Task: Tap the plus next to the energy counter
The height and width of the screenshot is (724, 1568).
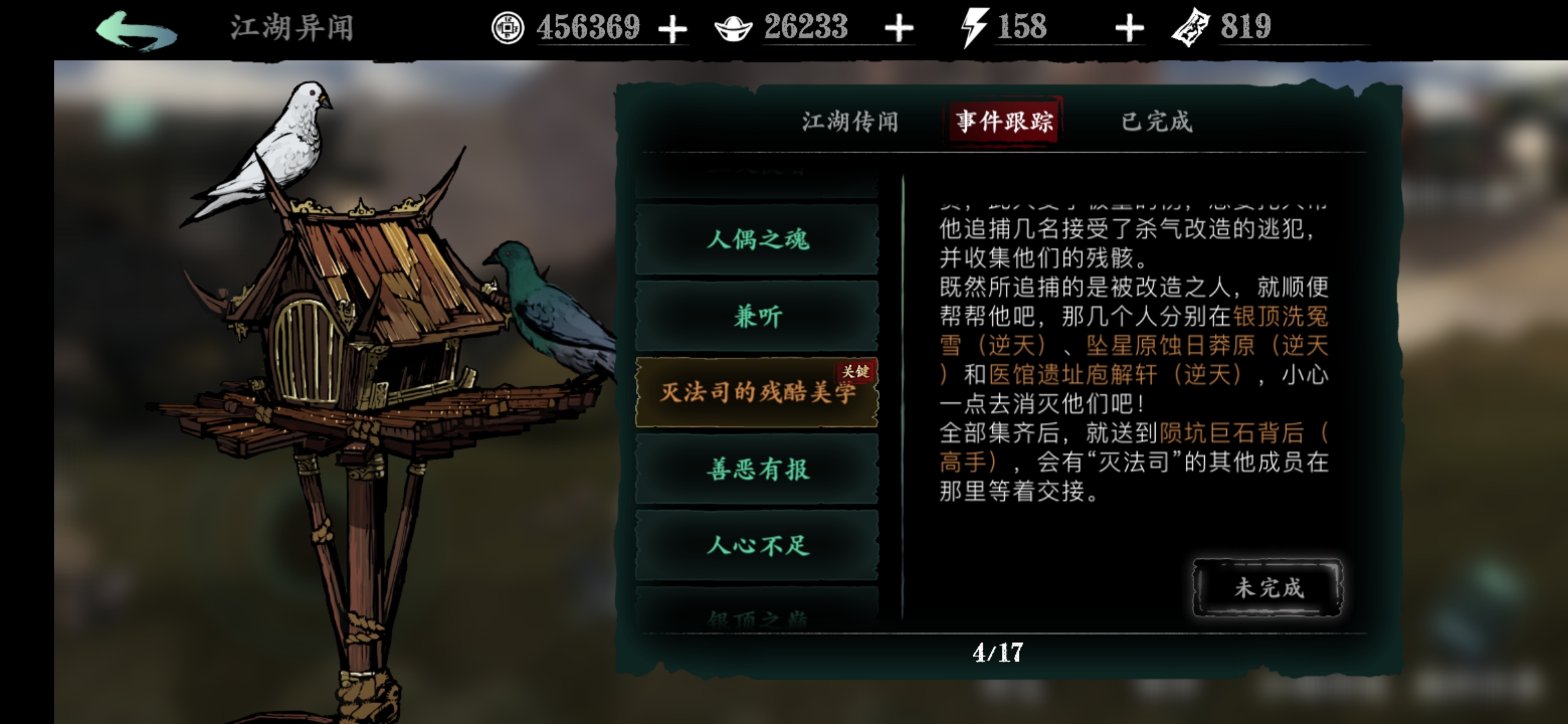Action: [x=1129, y=28]
